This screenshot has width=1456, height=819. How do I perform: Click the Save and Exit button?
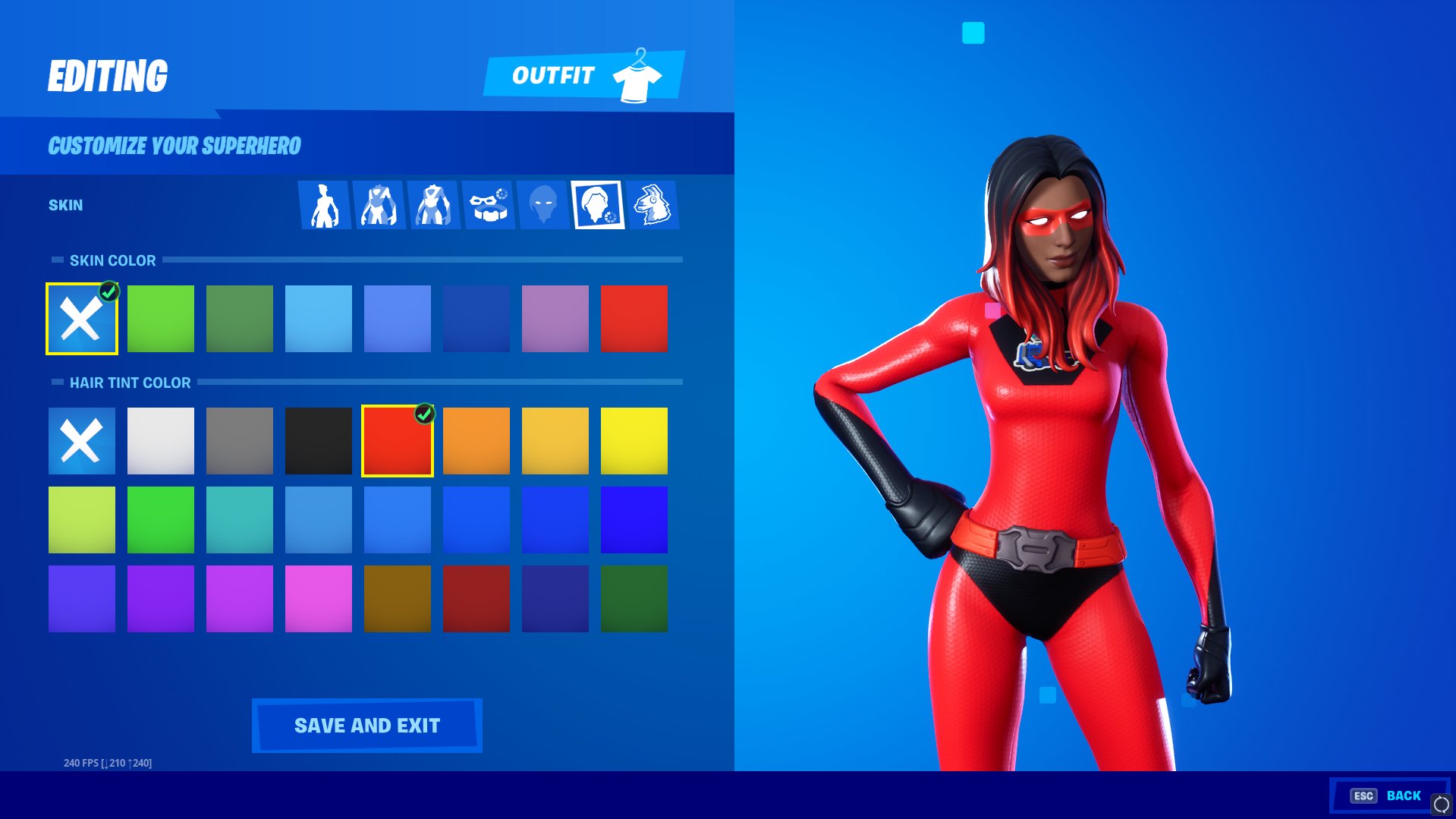pos(366,725)
